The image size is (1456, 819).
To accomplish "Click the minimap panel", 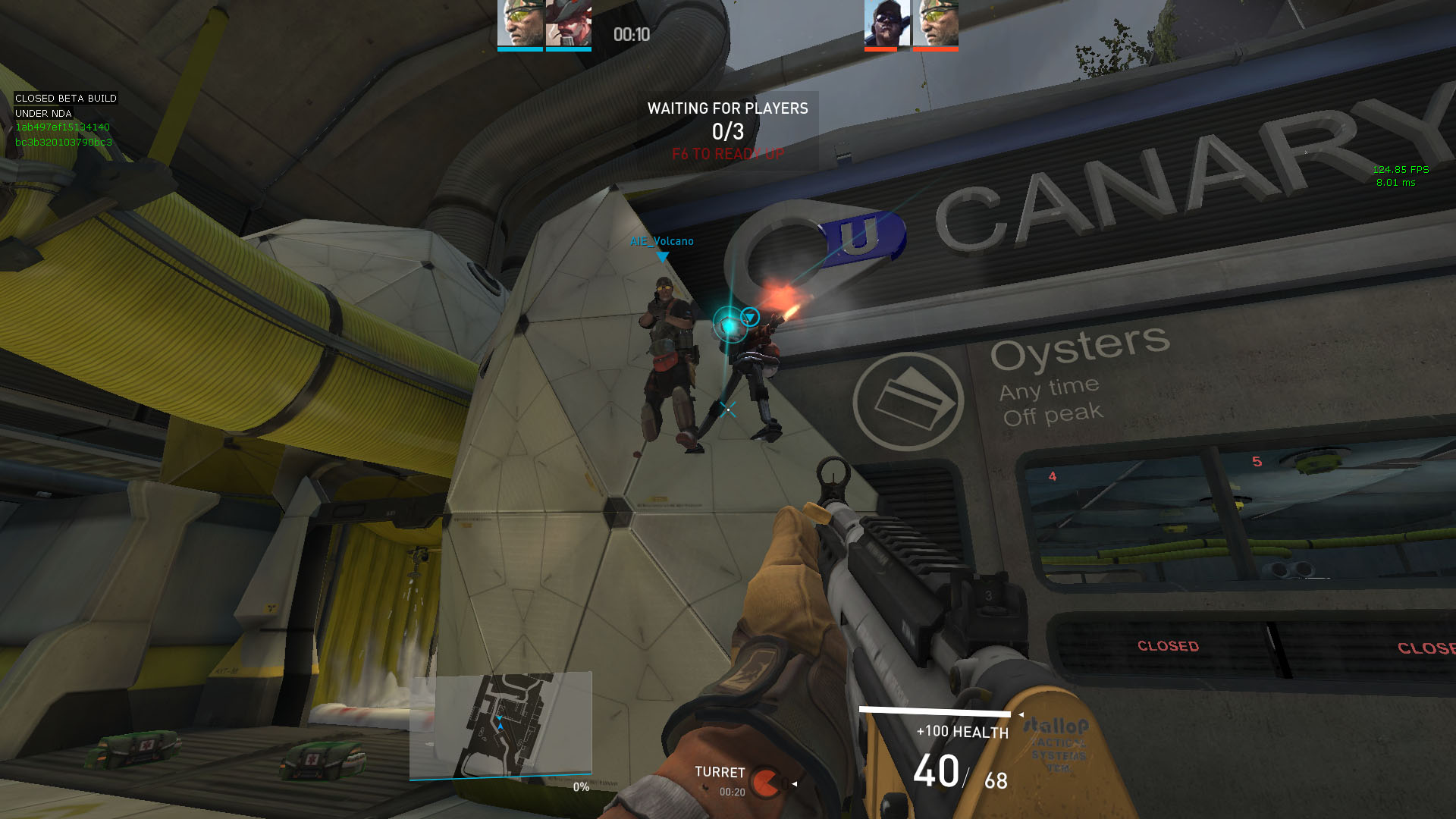I will (500, 725).
